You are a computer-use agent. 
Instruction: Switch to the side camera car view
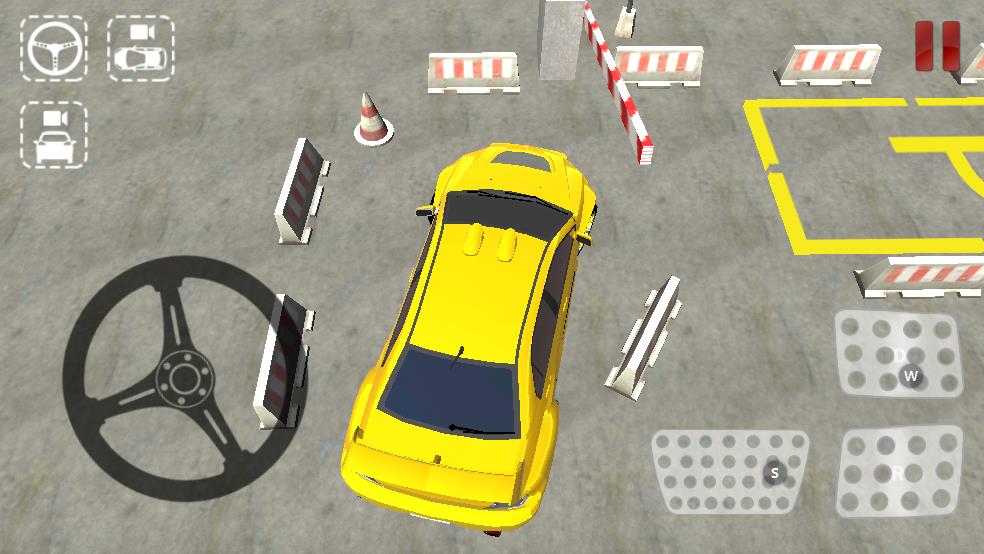pyautogui.click(x=140, y=48)
